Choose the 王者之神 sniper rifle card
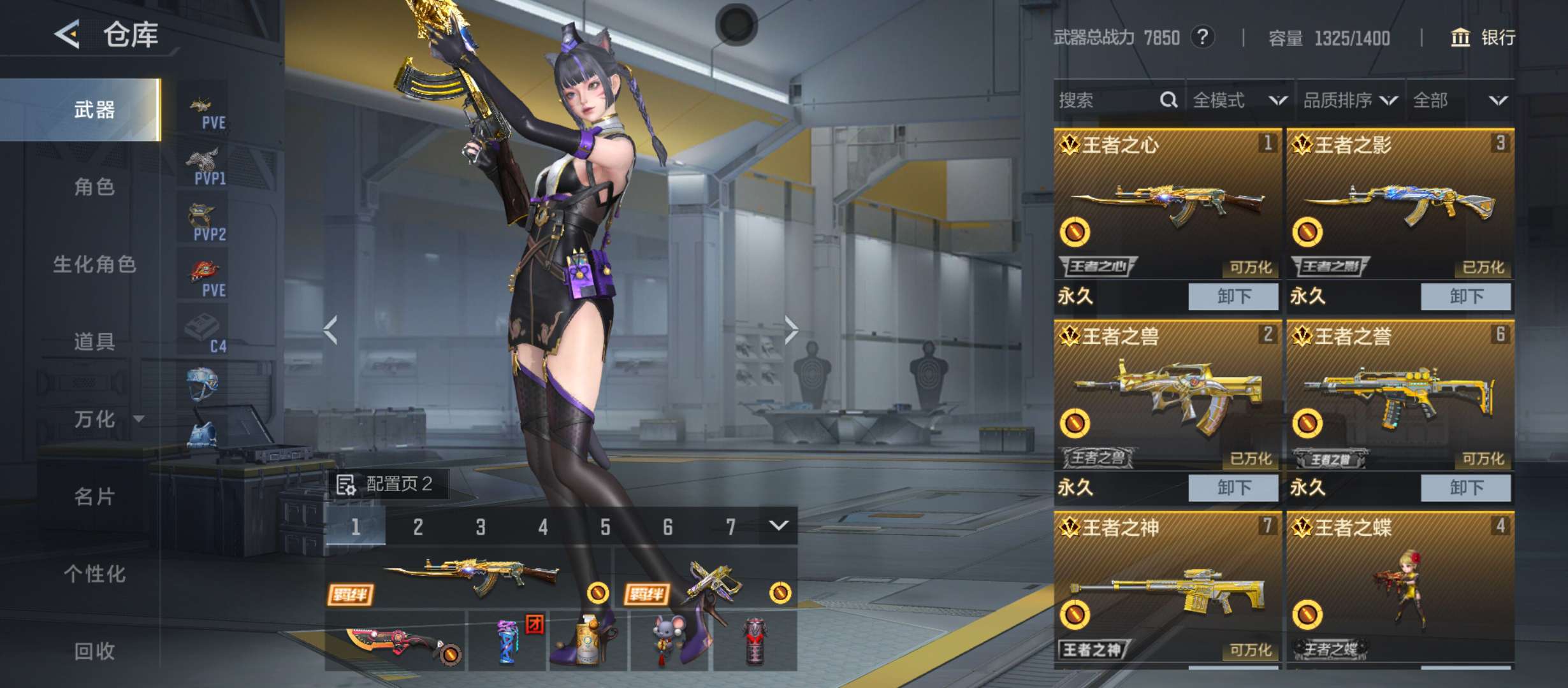 (x=1167, y=586)
